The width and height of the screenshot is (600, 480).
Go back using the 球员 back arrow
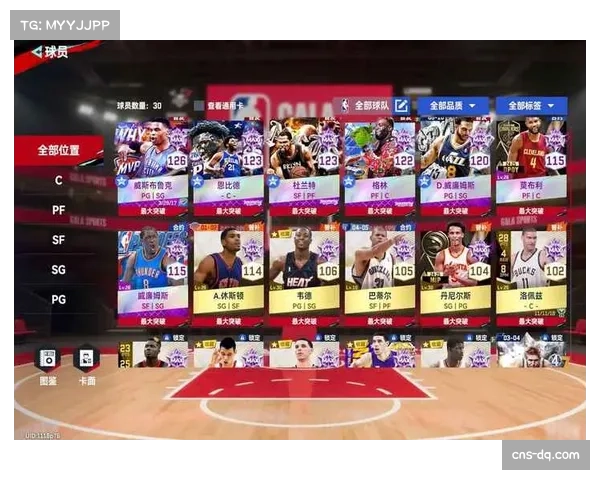37,52
